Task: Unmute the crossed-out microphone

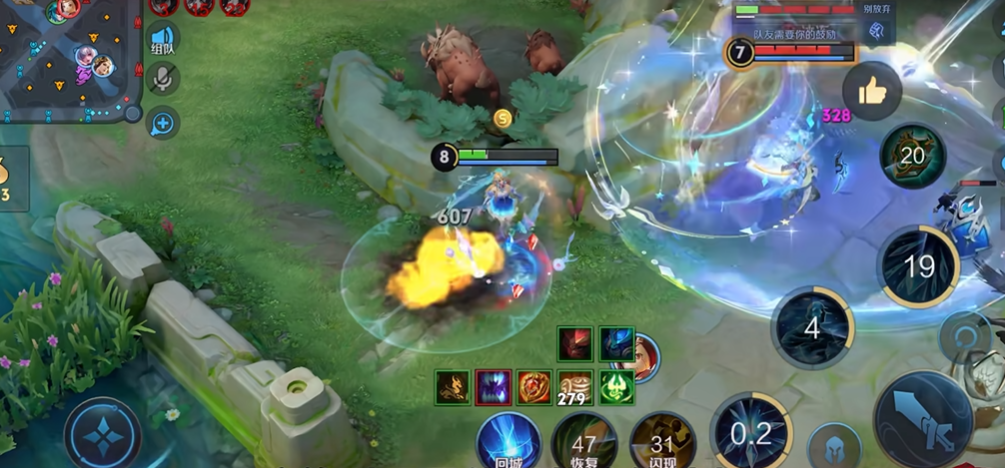Action: pyautogui.click(x=162, y=80)
